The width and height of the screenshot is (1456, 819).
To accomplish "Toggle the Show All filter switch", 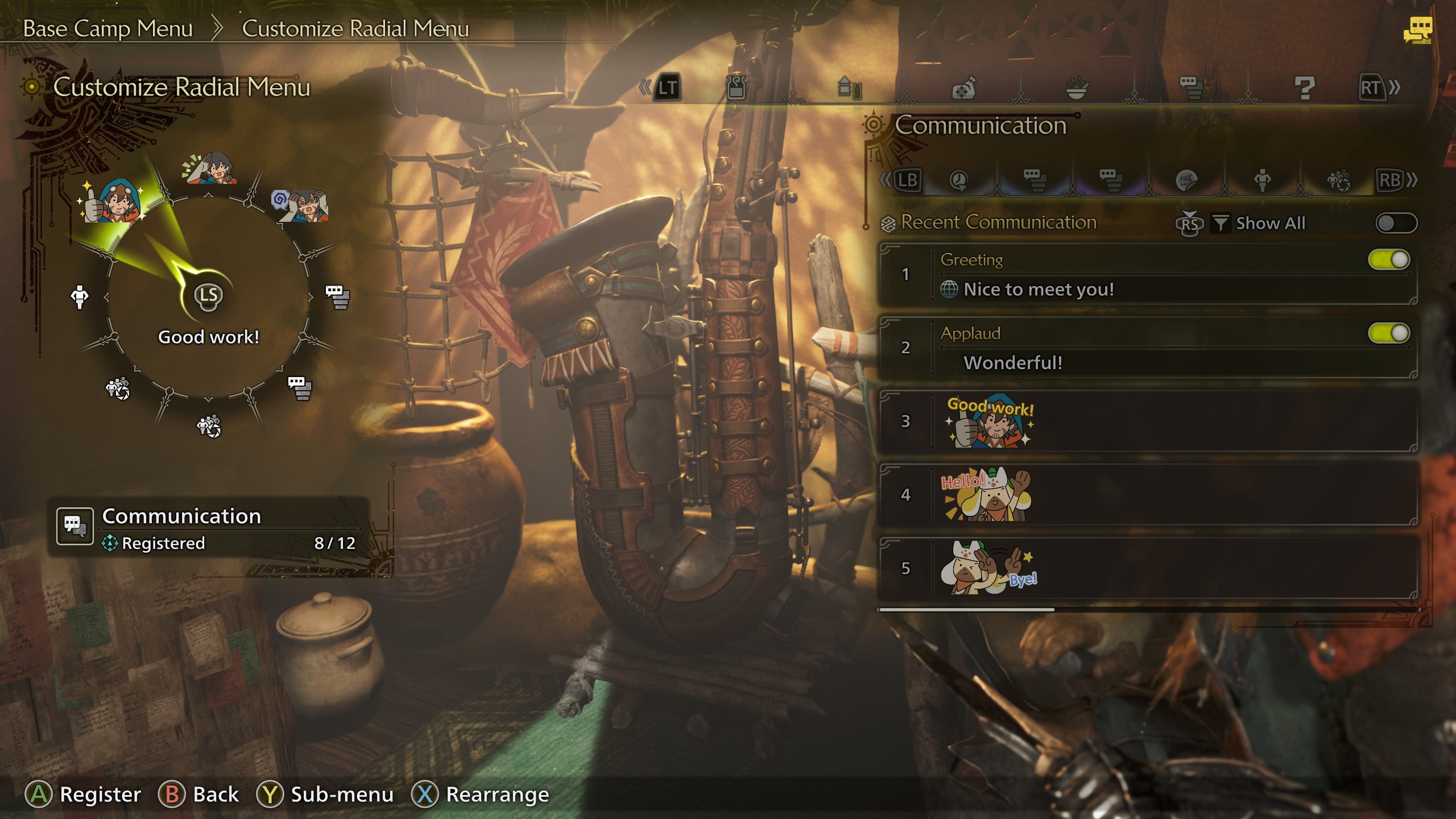I will [x=1396, y=223].
